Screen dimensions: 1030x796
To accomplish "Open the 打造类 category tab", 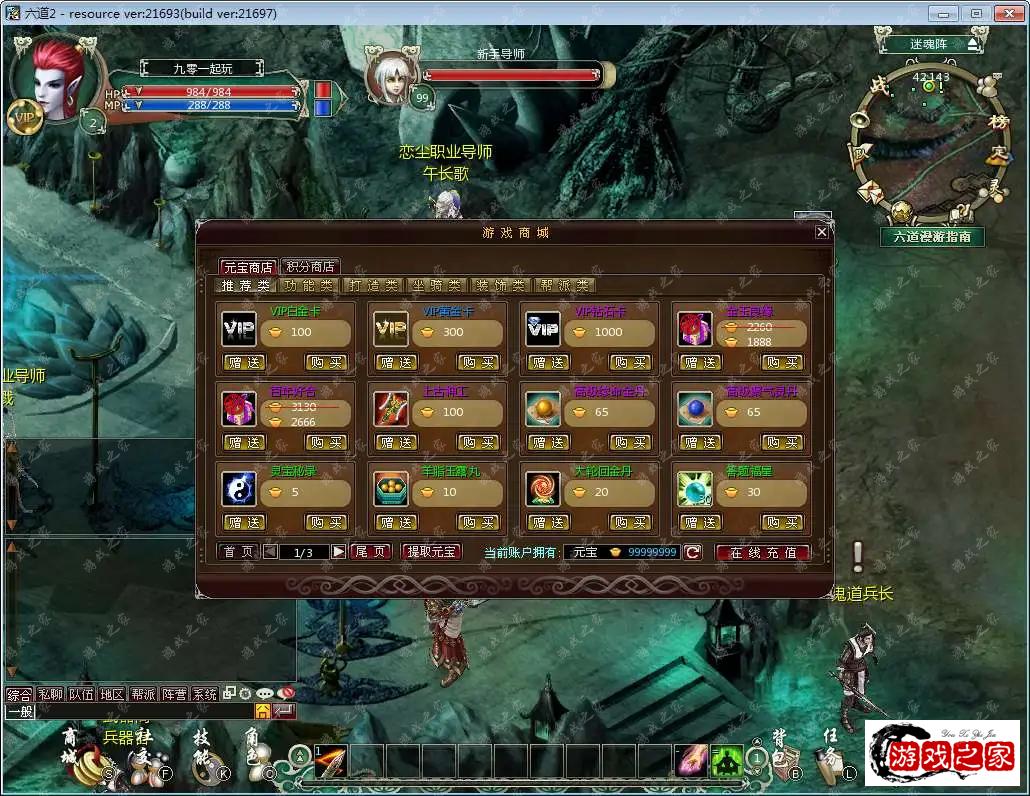I will 372,285.
